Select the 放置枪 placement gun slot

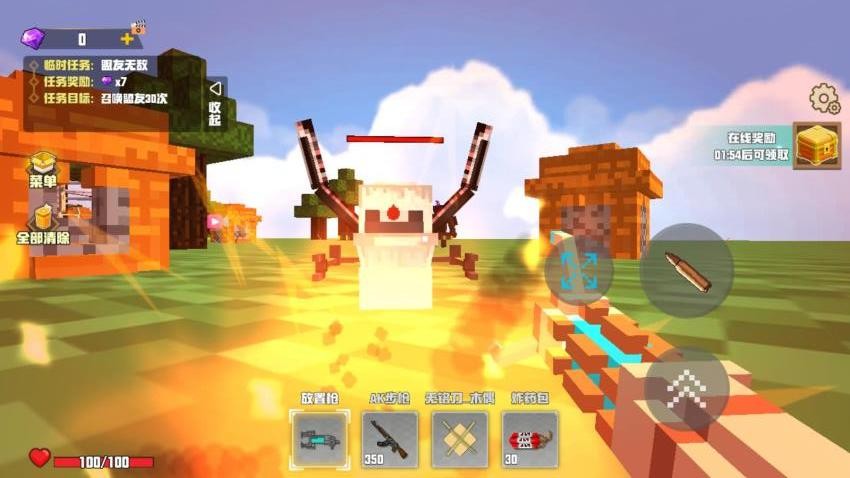320,439
